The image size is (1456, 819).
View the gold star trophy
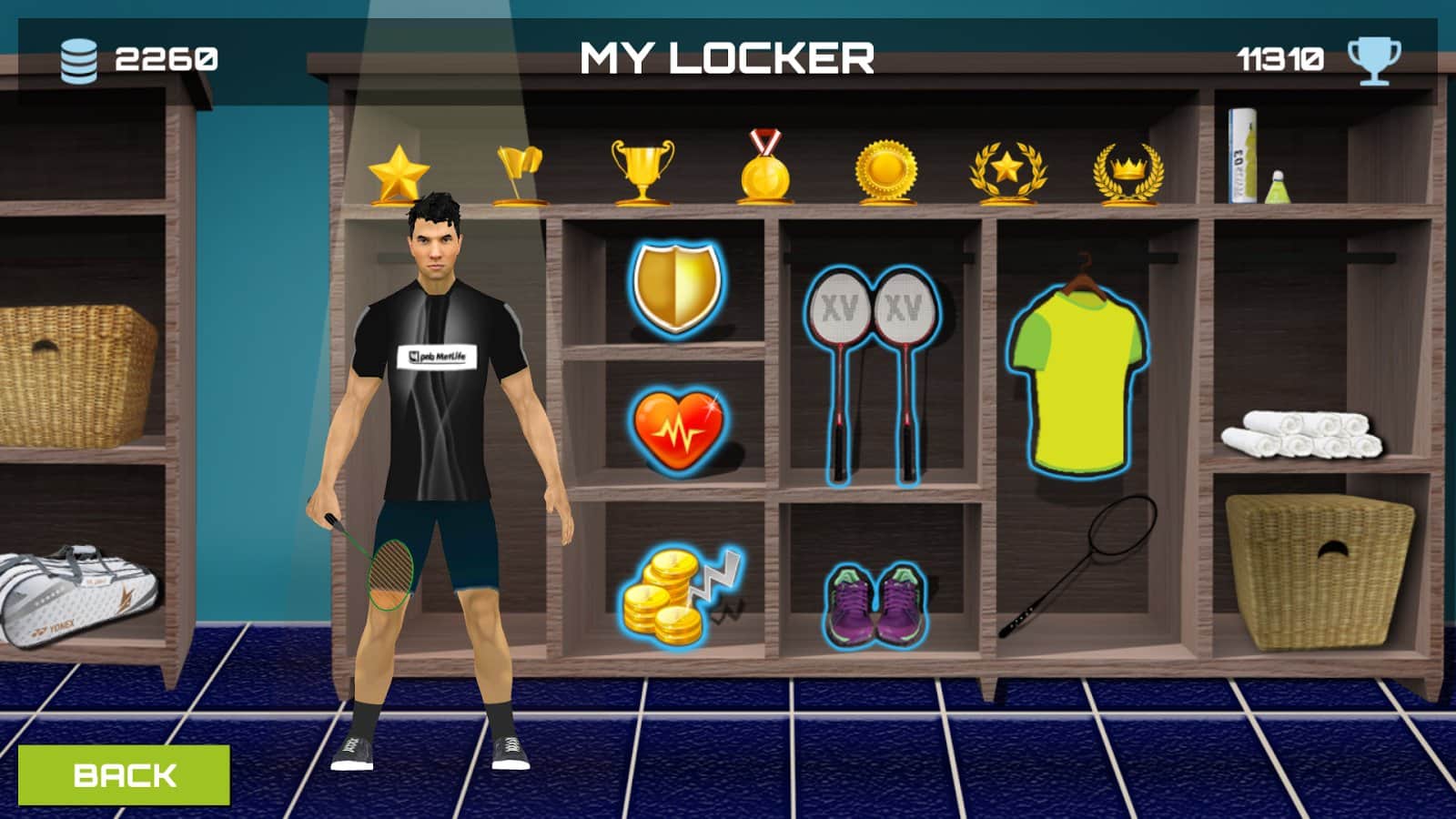pos(399,173)
